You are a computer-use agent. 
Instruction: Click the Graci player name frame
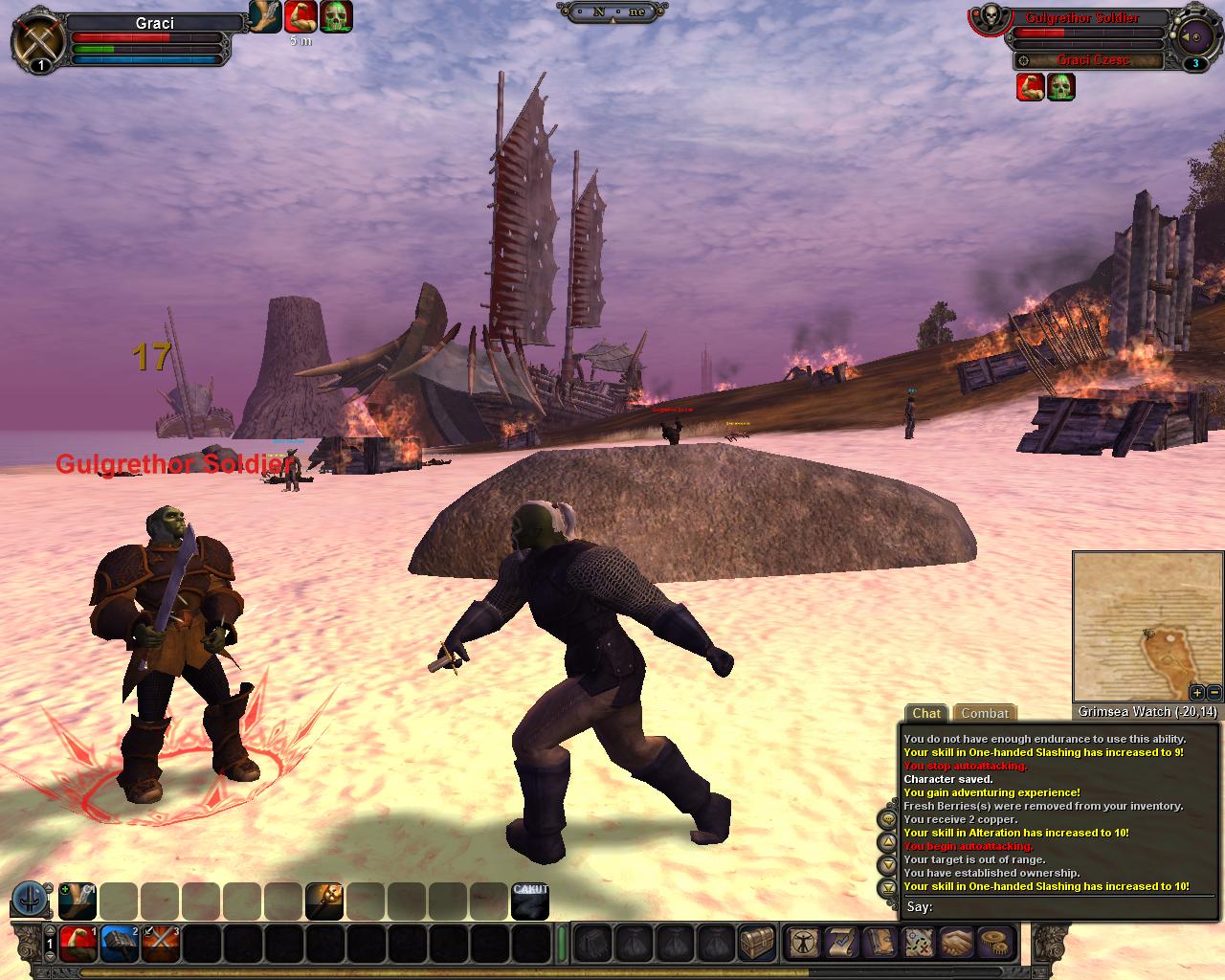(x=154, y=23)
